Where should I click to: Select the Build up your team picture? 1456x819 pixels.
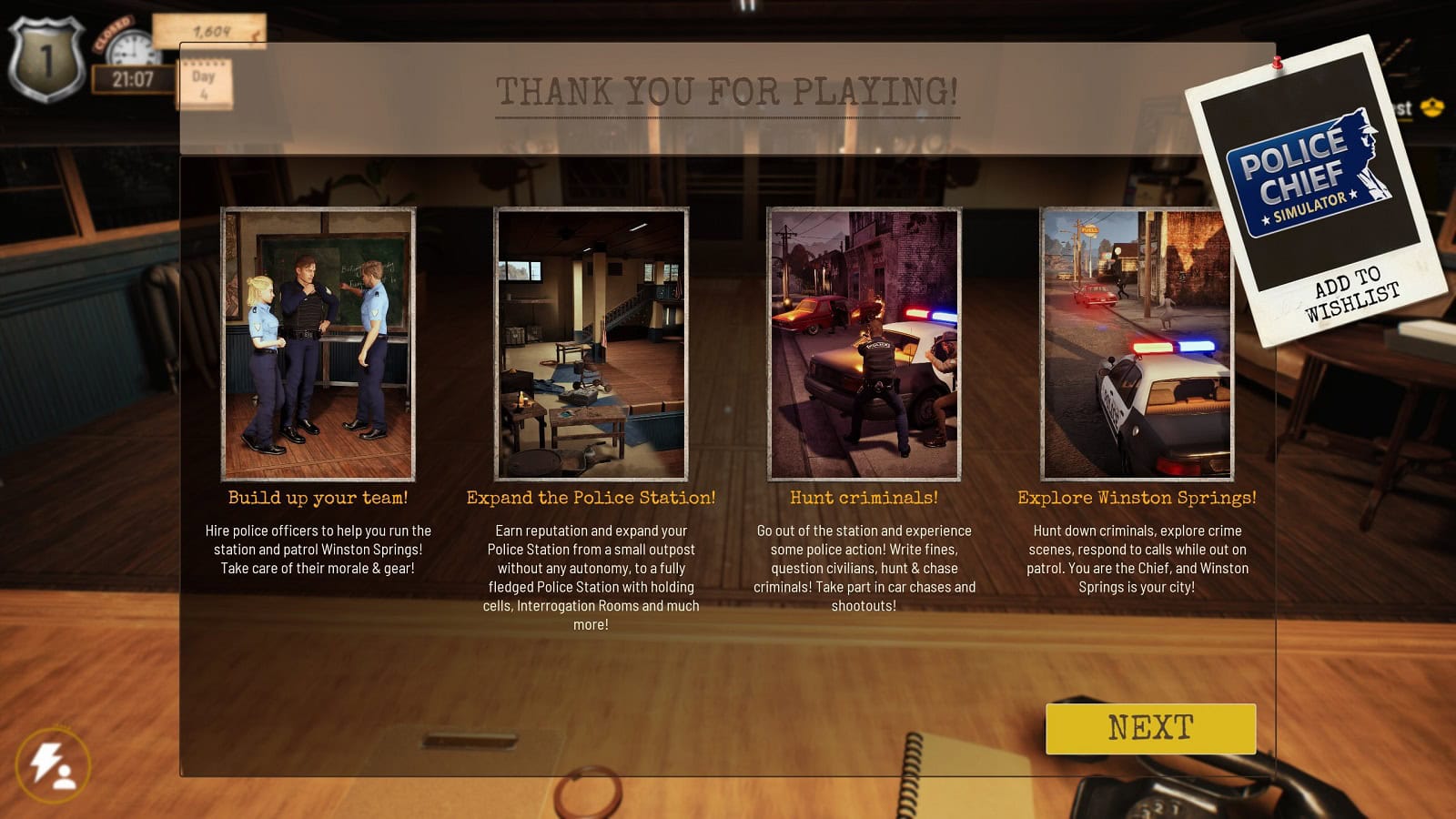318,344
